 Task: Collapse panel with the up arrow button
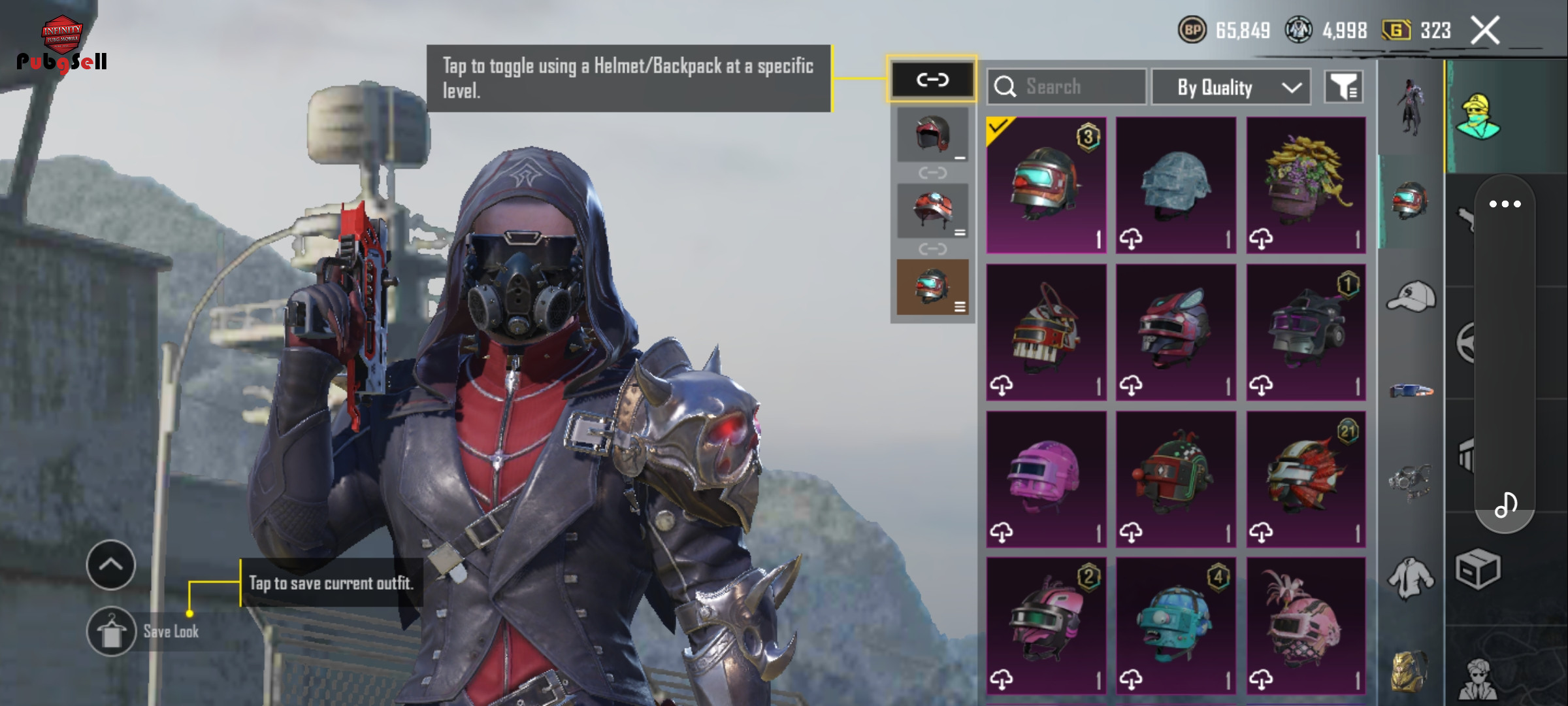(111, 565)
